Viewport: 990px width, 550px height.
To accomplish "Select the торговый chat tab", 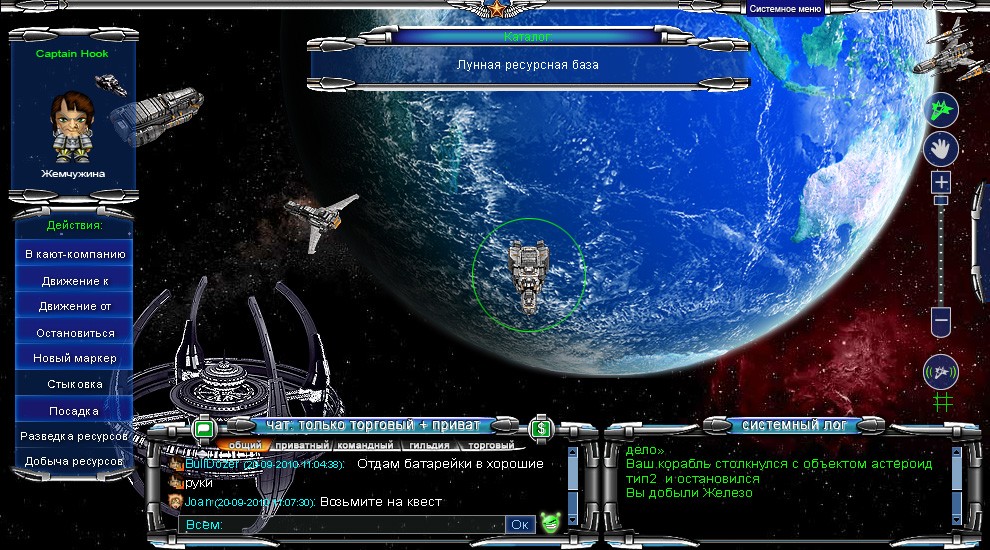I will pyautogui.click(x=491, y=445).
